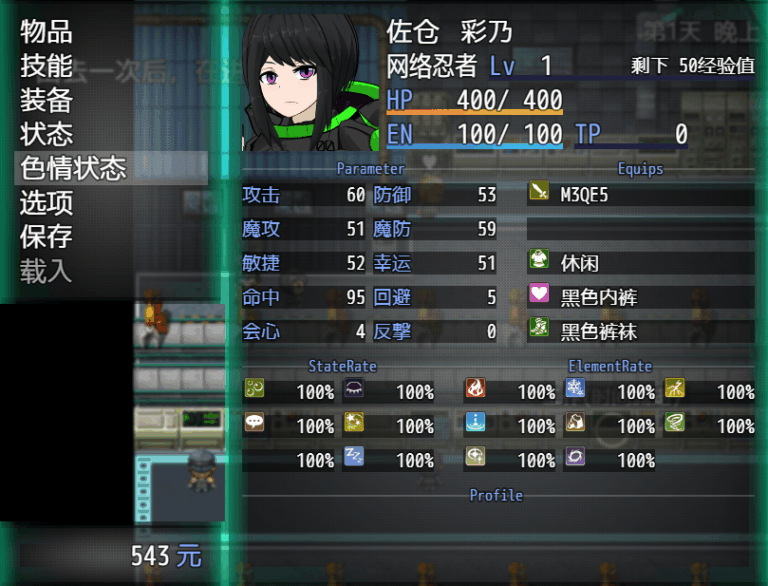Click the character portrait of 佐仓 彩乃
This screenshot has width=768, height=586.
303,80
